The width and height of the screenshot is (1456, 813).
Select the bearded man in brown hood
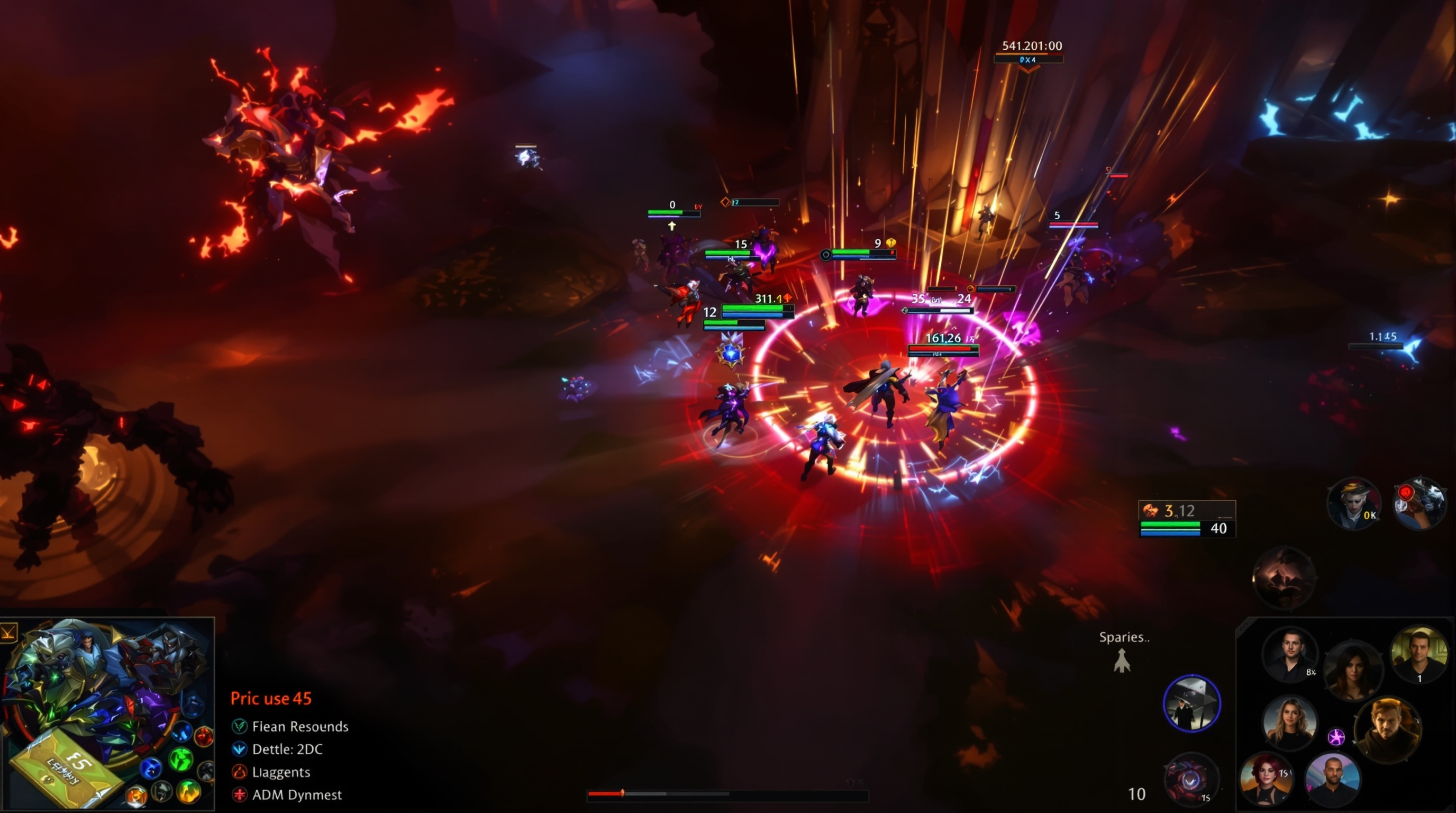click(1387, 729)
